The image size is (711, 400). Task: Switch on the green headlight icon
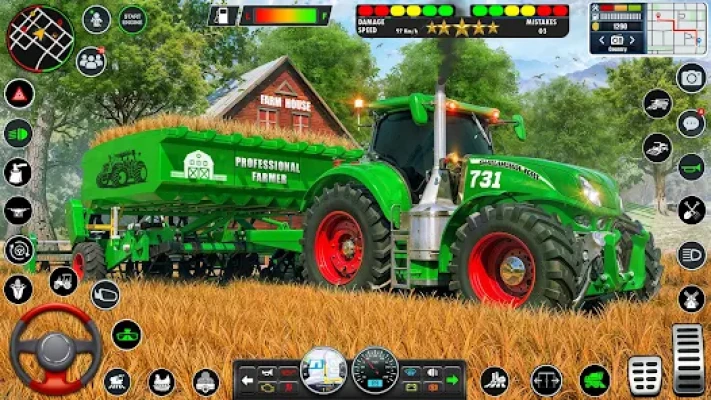pos(18,133)
